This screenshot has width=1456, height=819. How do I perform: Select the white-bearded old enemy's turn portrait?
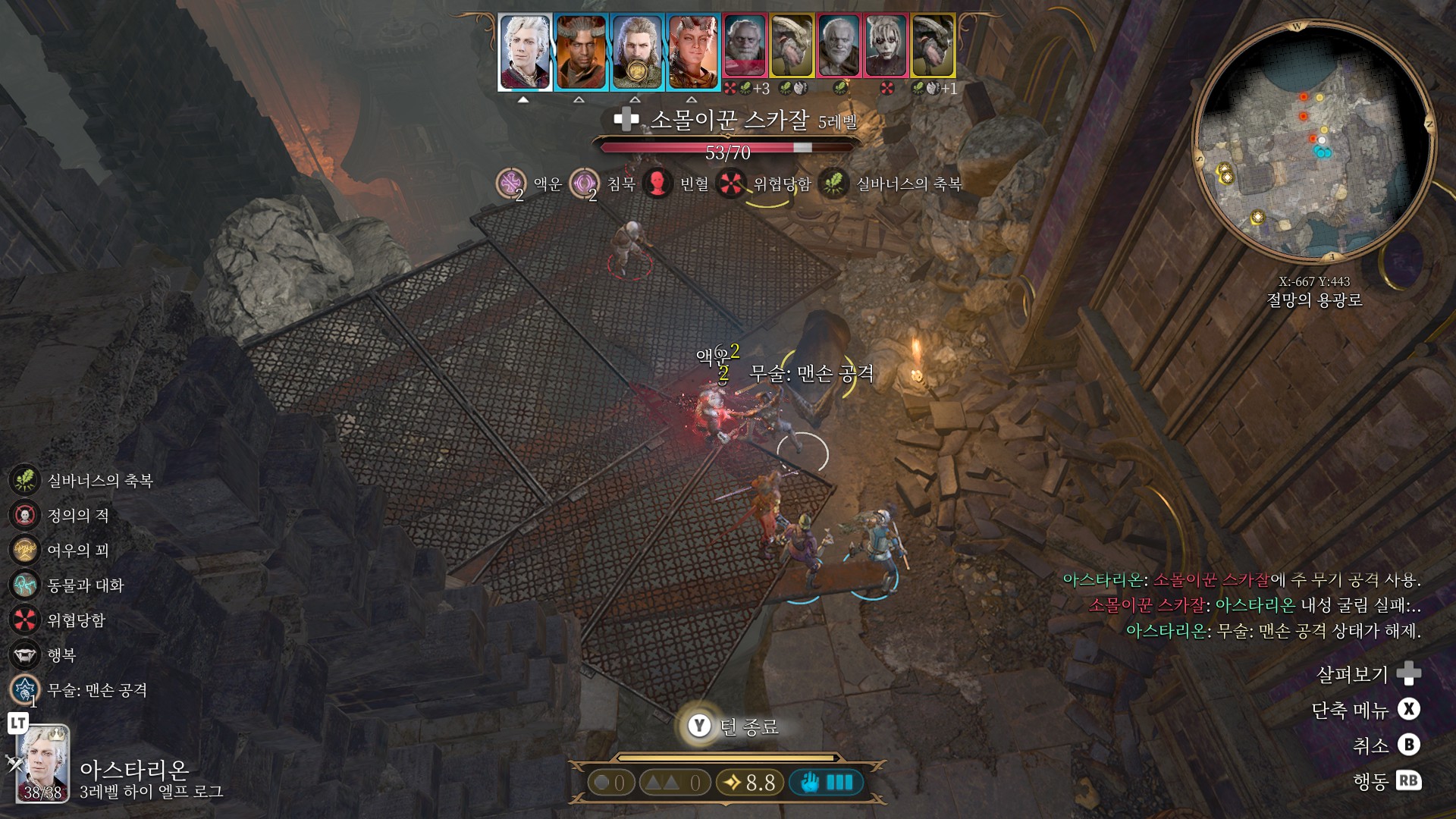point(839,47)
